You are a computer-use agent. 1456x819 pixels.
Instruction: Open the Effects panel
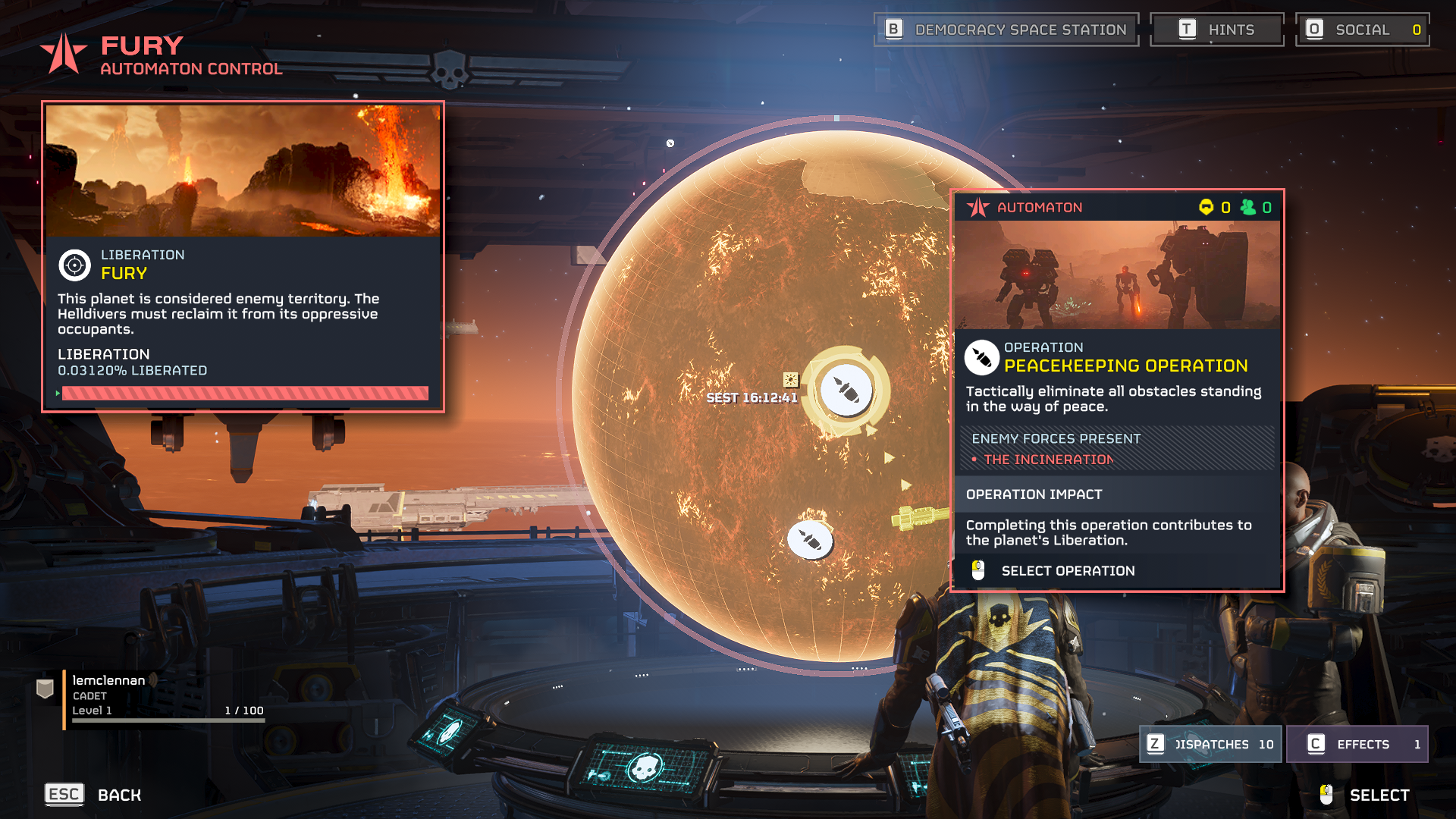(1357, 744)
